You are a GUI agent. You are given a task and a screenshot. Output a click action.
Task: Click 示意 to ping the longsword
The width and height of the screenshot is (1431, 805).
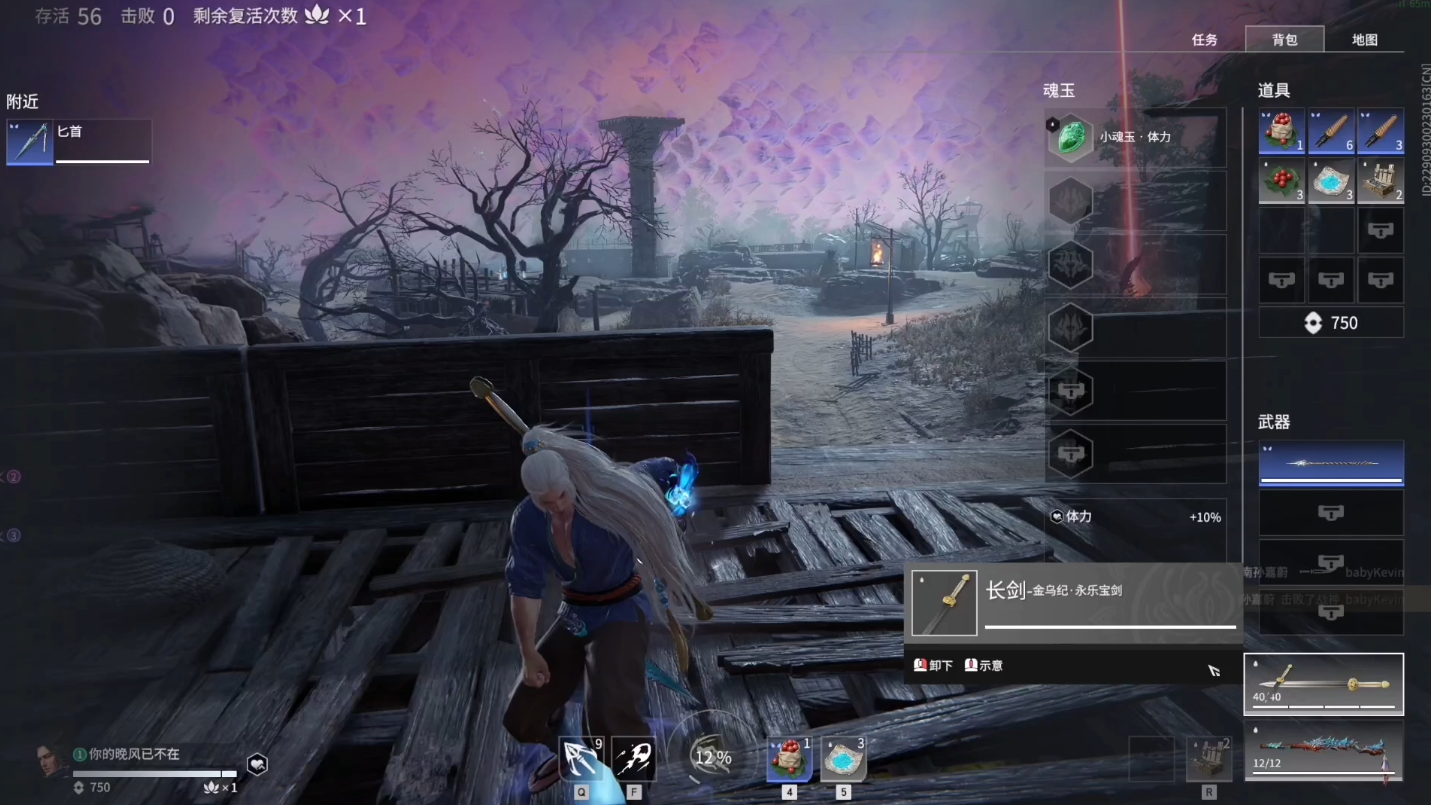pyautogui.click(x=983, y=665)
